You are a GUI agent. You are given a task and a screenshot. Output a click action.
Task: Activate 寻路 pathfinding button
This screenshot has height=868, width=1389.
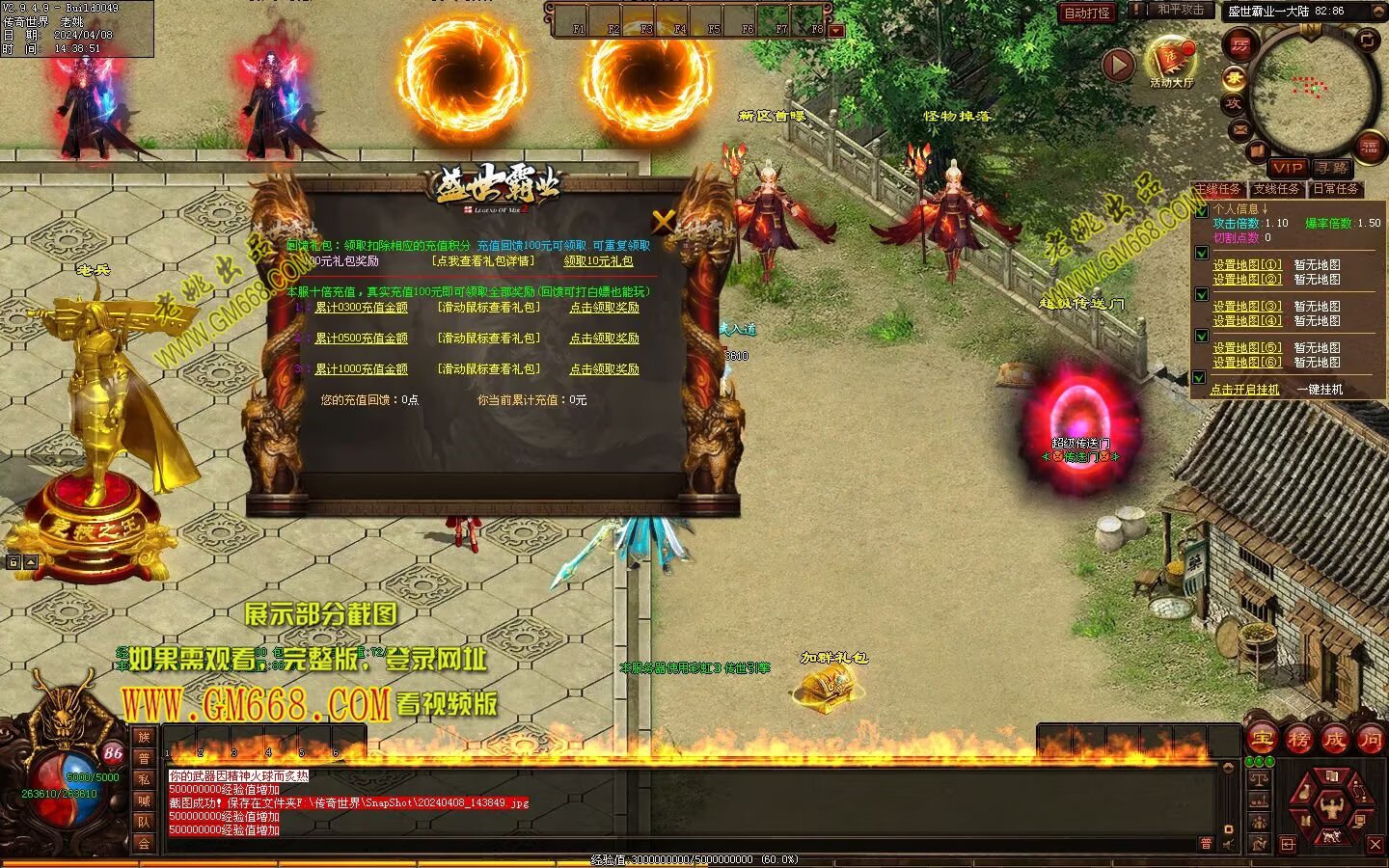tap(1332, 168)
